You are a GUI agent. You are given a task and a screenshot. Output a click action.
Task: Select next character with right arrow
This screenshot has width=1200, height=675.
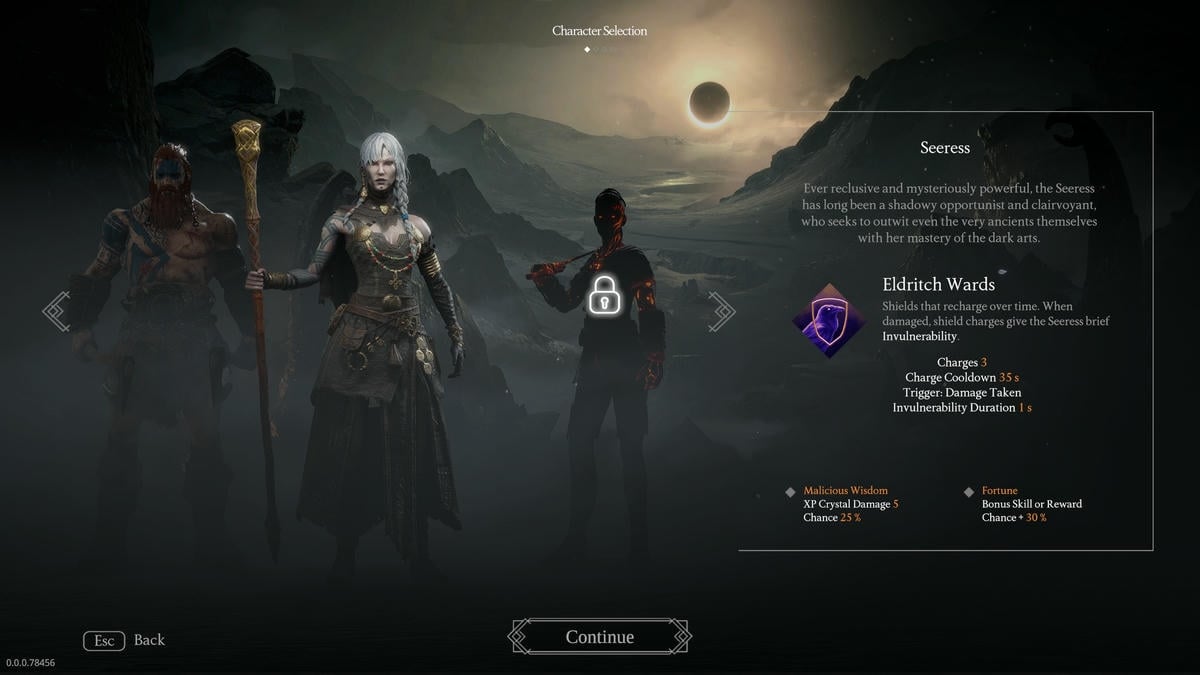click(x=721, y=311)
